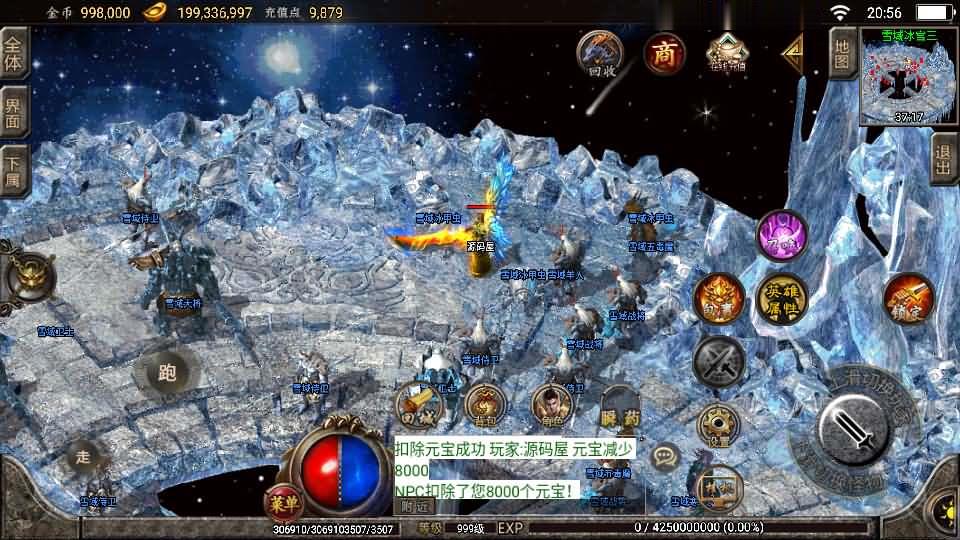Open the 菜单 menu button
The width and height of the screenshot is (960, 540).
283,503
